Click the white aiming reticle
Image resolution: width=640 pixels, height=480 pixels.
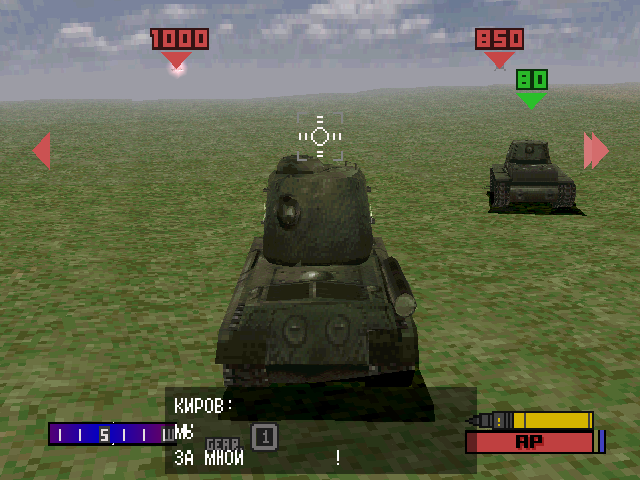(x=320, y=136)
